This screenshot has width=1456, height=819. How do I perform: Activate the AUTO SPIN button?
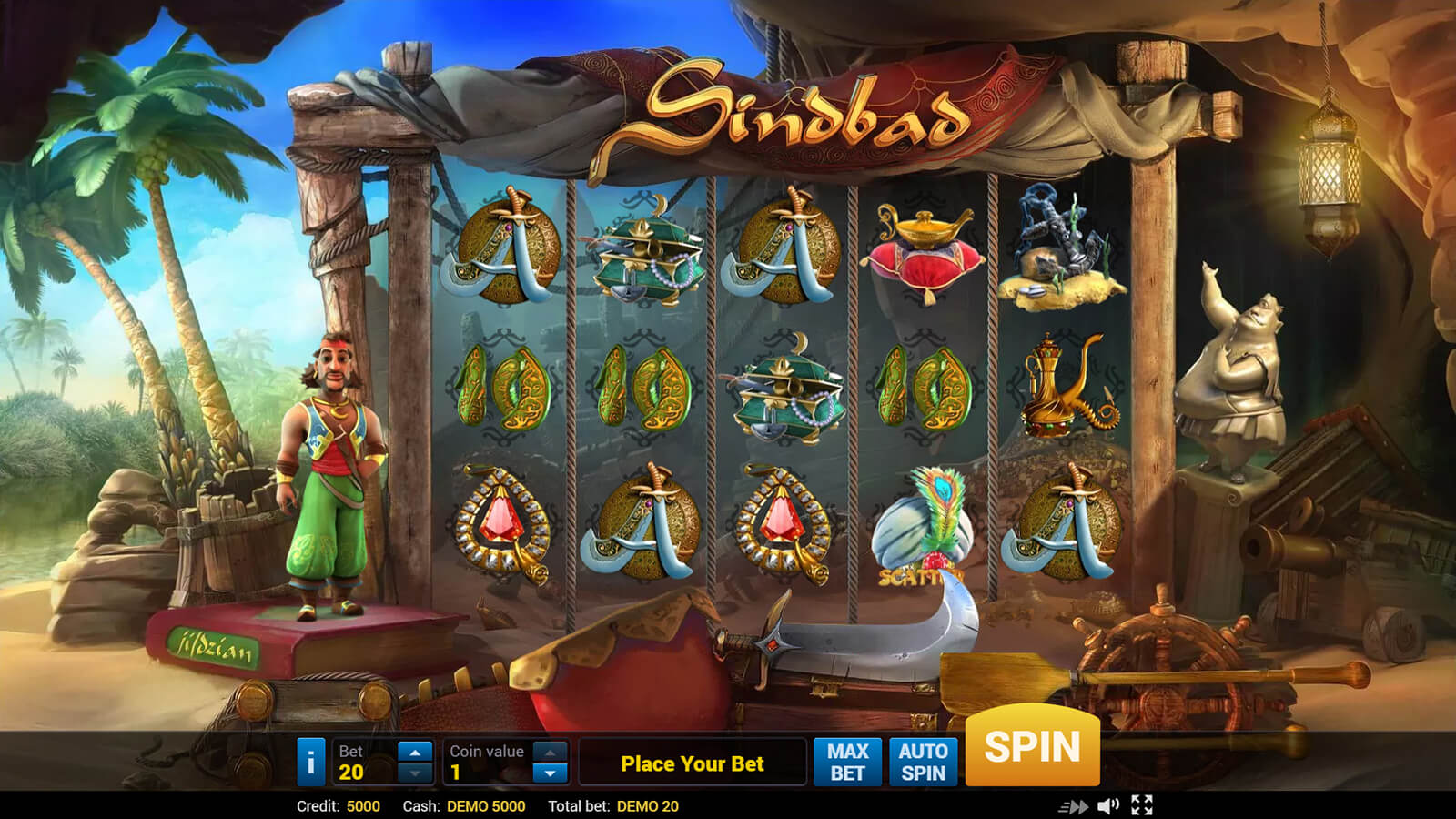pyautogui.click(x=923, y=762)
